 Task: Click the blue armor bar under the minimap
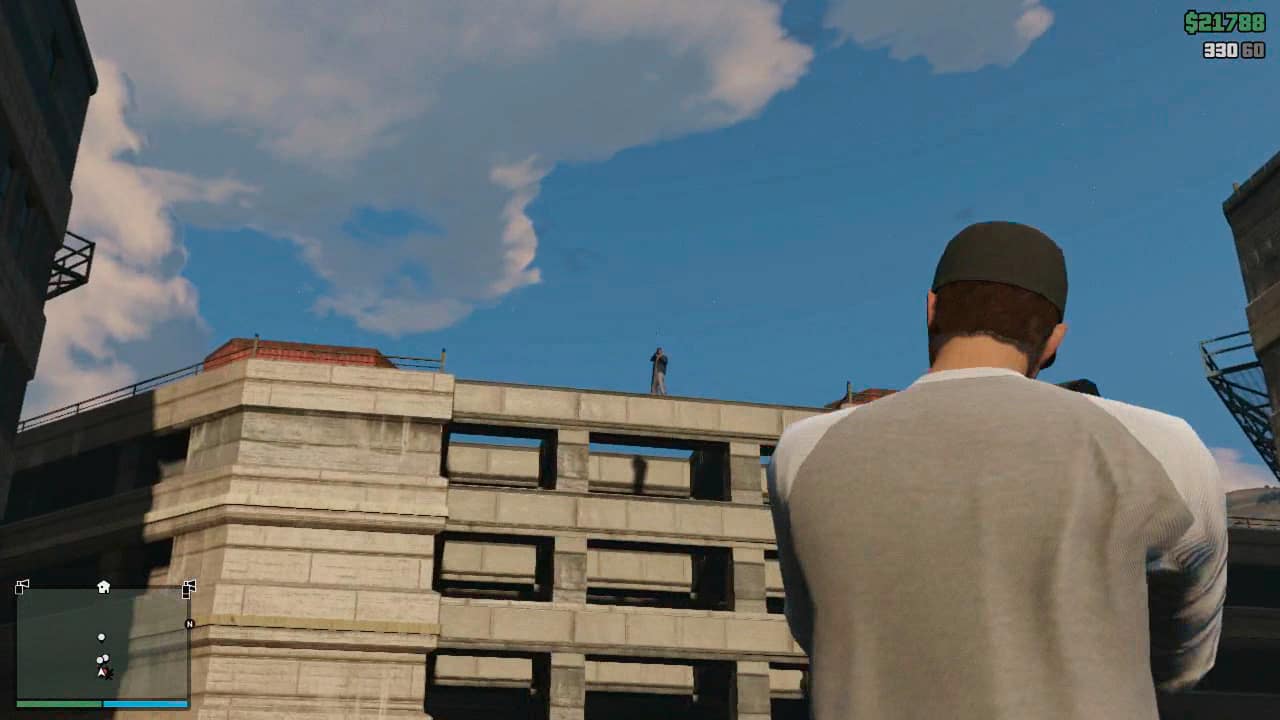(x=144, y=703)
